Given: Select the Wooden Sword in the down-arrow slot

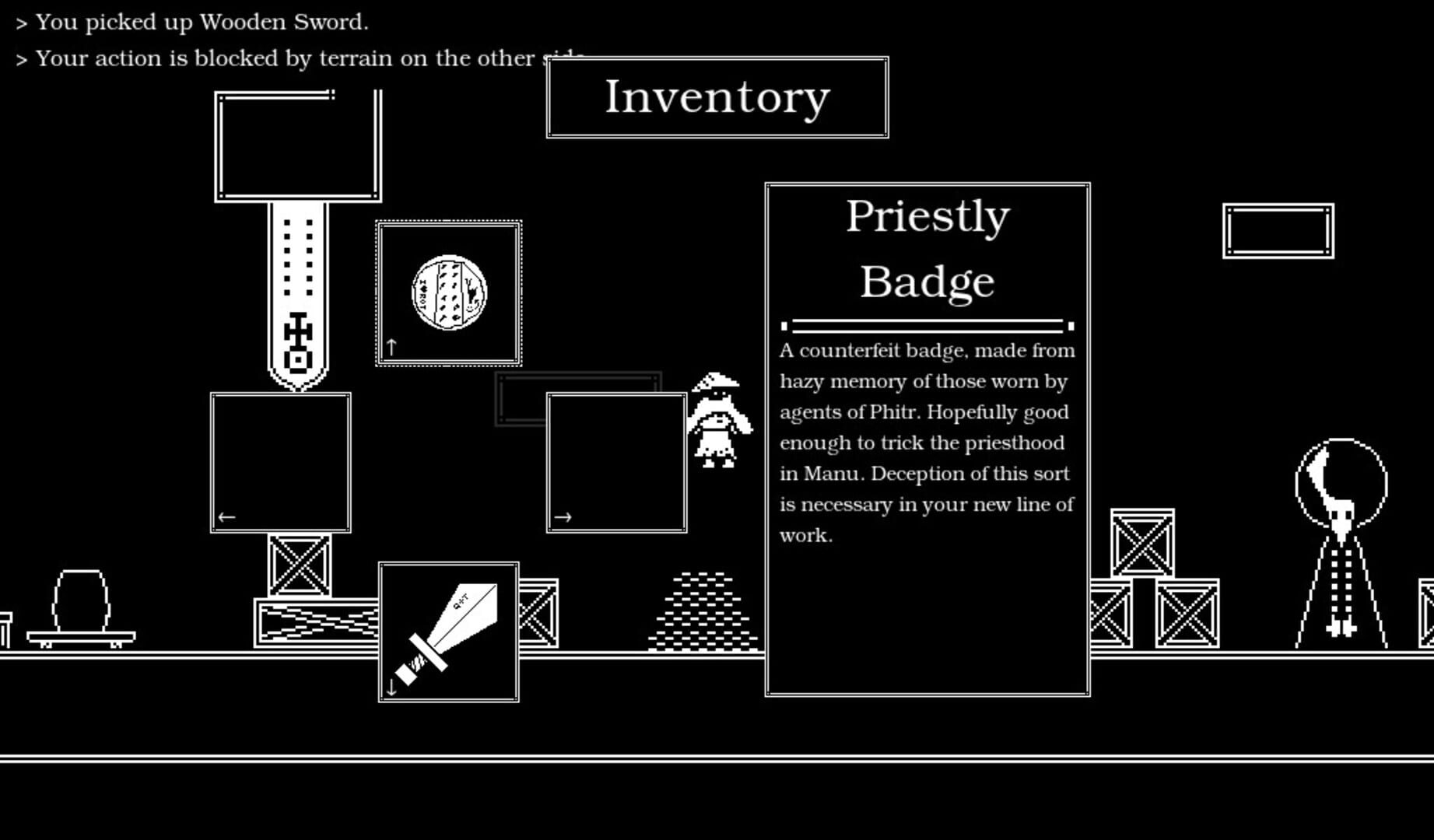Looking at the screenshot, I should tap(449, 628).
